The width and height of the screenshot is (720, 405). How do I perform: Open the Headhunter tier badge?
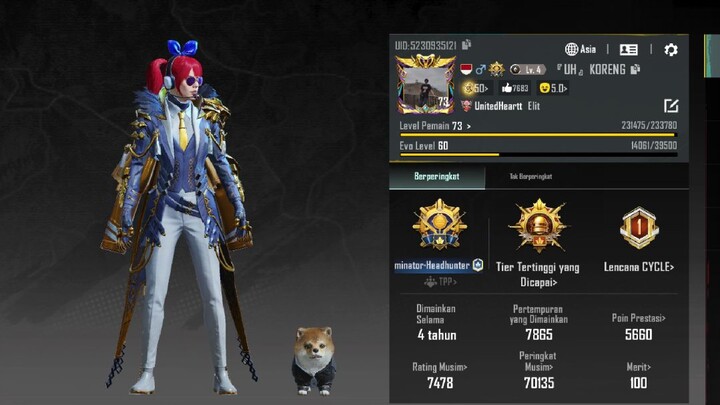438,226
